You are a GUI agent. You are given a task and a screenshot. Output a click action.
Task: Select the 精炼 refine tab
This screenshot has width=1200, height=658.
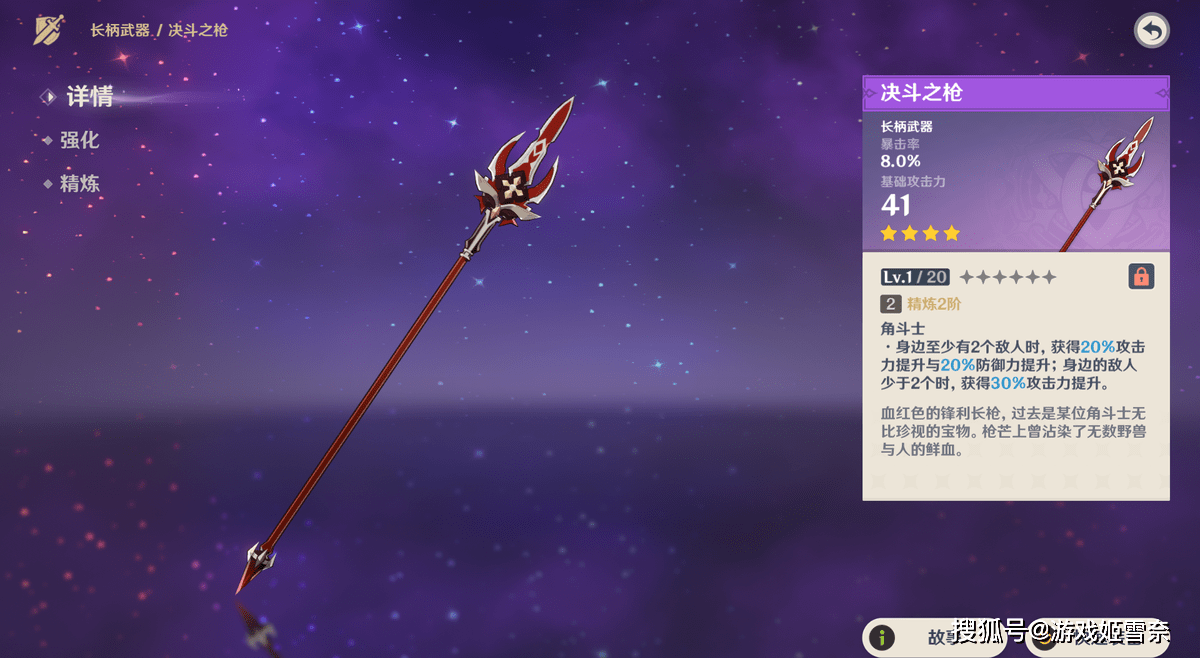click(x=78, y=184)
